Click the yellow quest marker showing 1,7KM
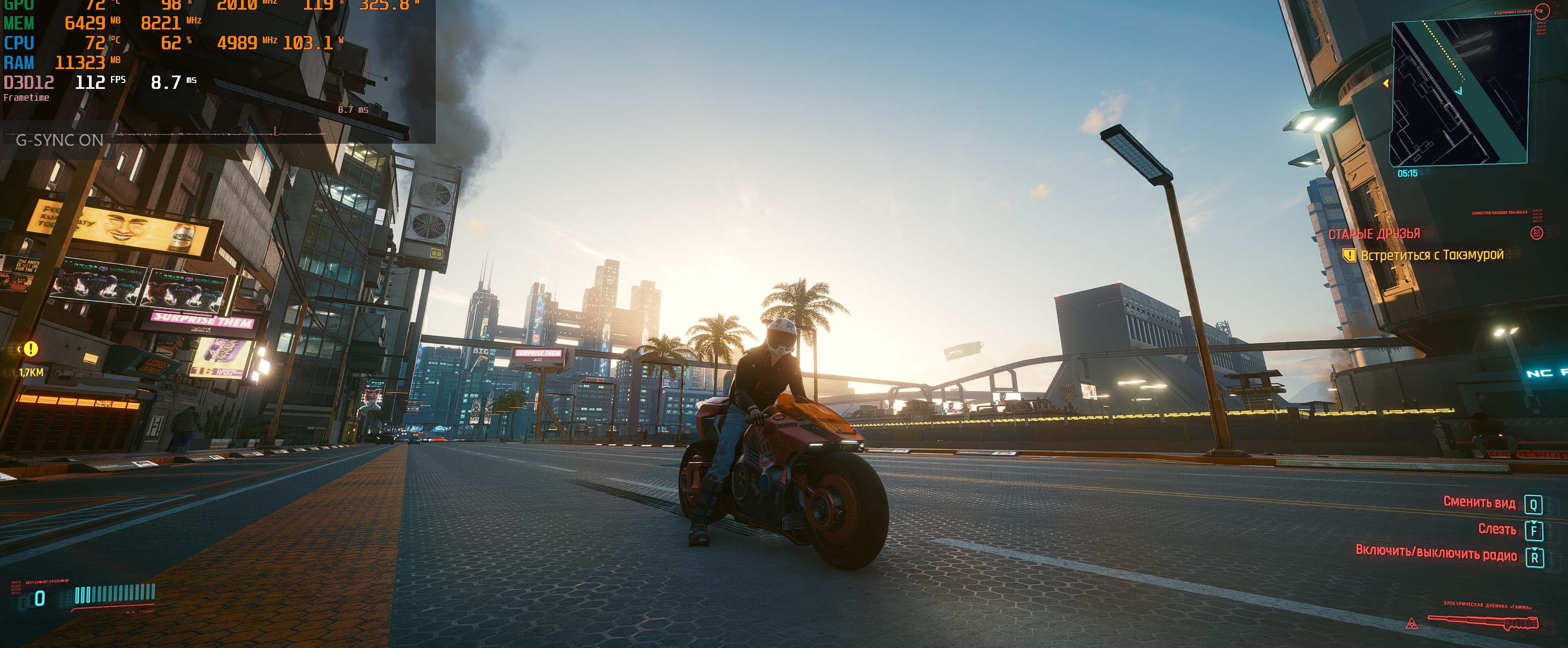1568x648 pixels. point(30,349)
